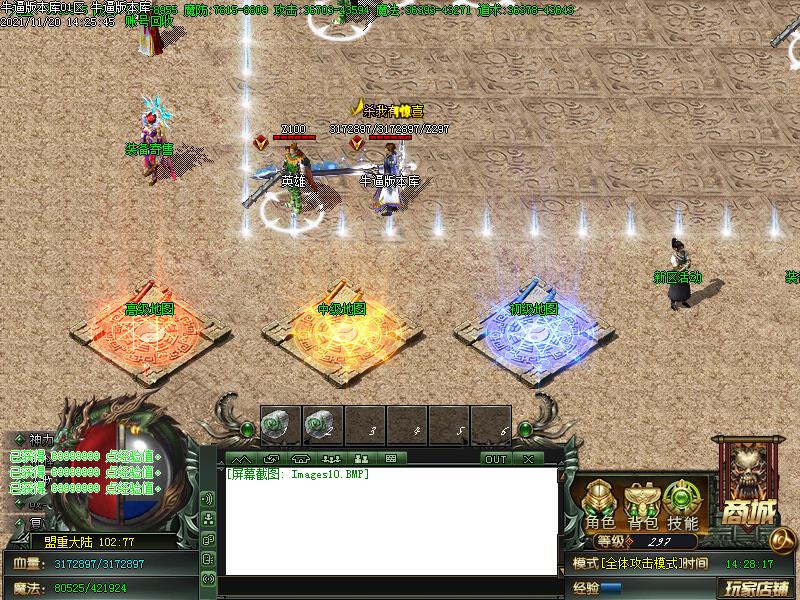Open the 技能 skills panel
Image resolution: width=800 pixels, height=600 pixels.
pos(683,504)
